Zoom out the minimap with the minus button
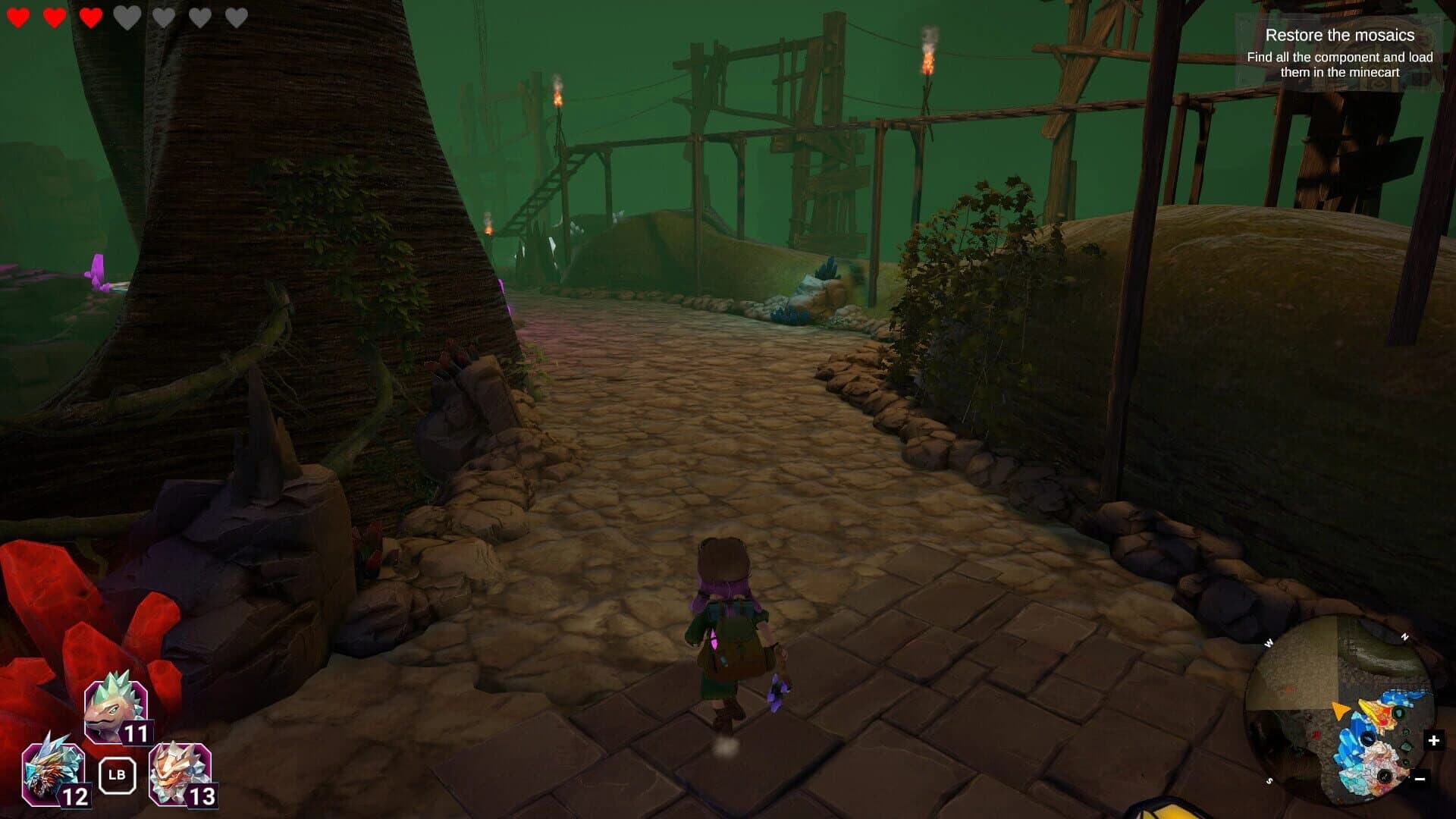Viewport: 1456px width, 819px height. click(x=1420, y=779)
